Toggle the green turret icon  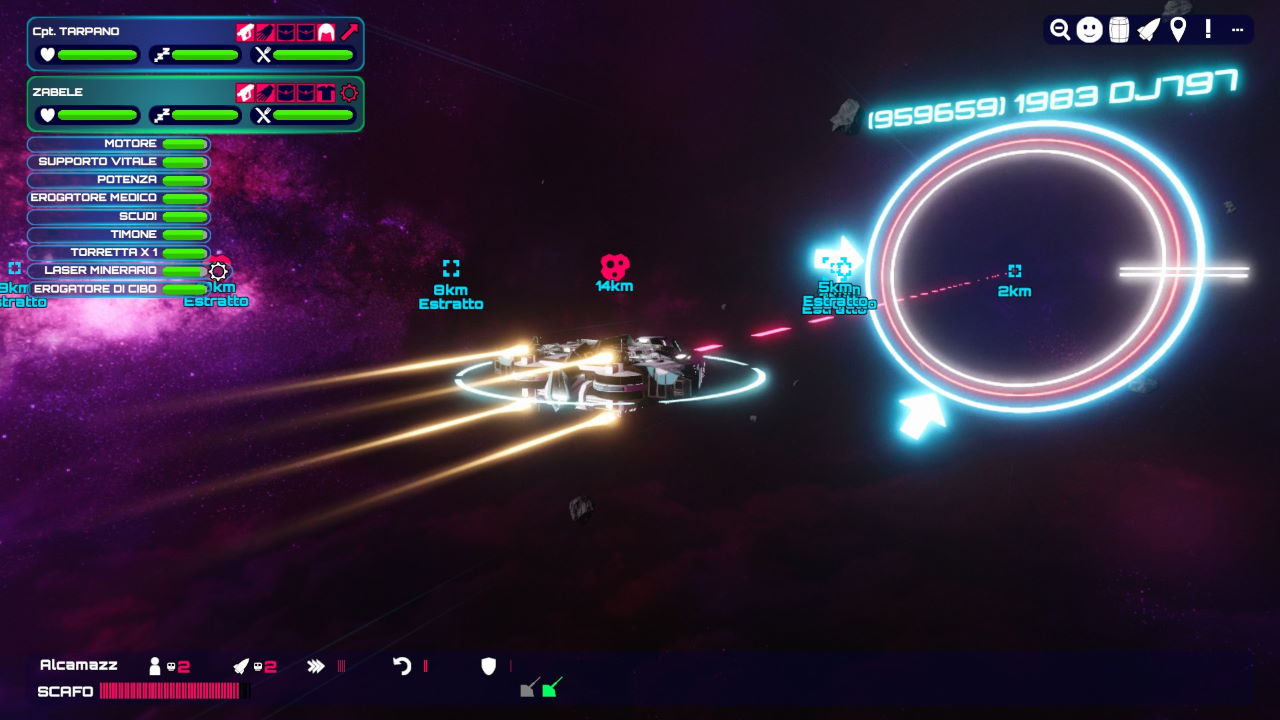pos(551,688)
